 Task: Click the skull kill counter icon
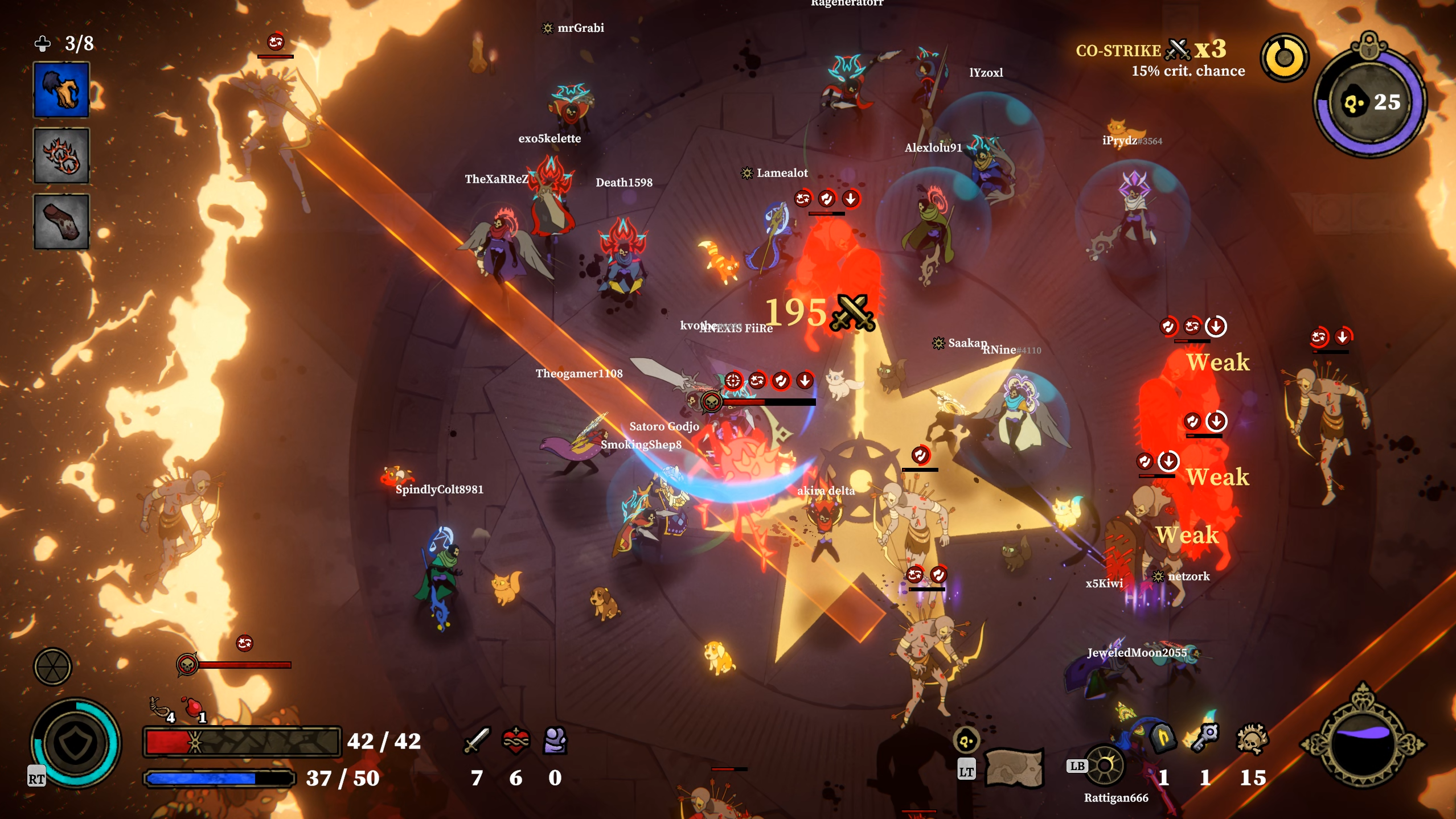point(1252,739)
